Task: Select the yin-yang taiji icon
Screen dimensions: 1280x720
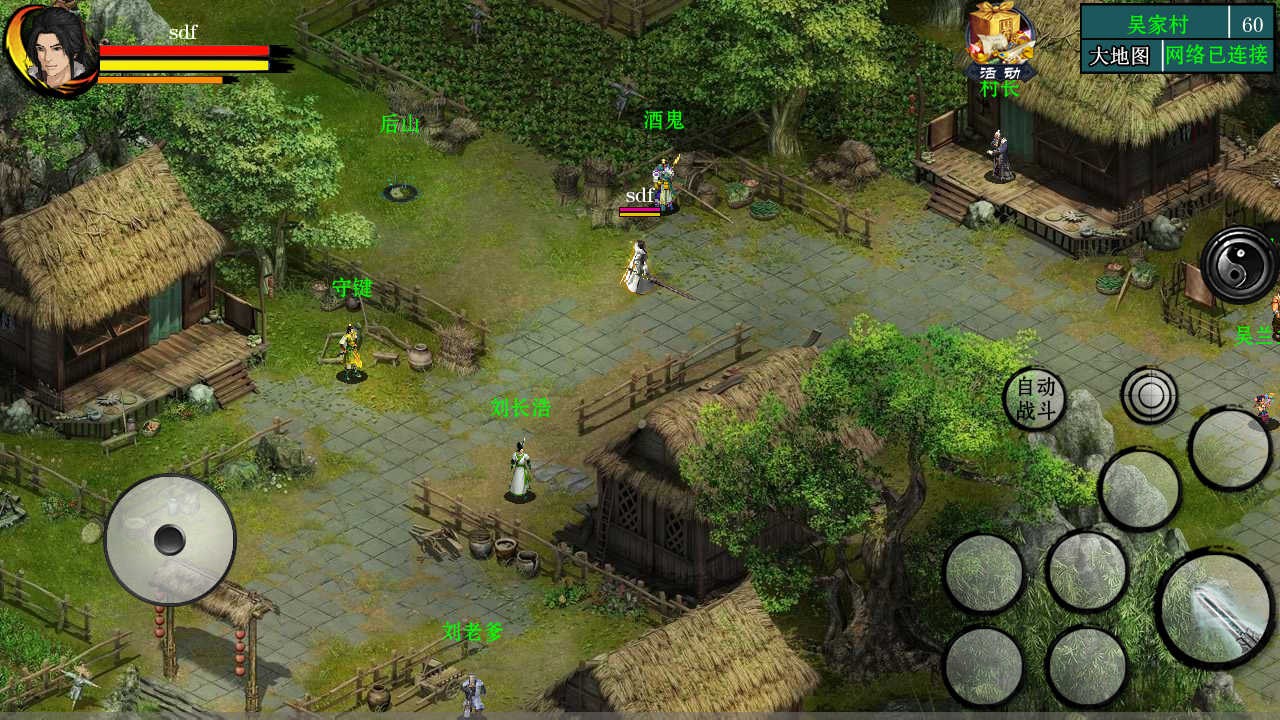Action: 1237,263
